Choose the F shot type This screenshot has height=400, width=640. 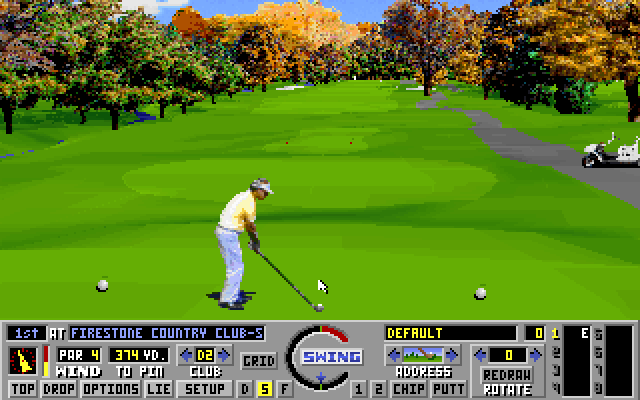[284, 388]
